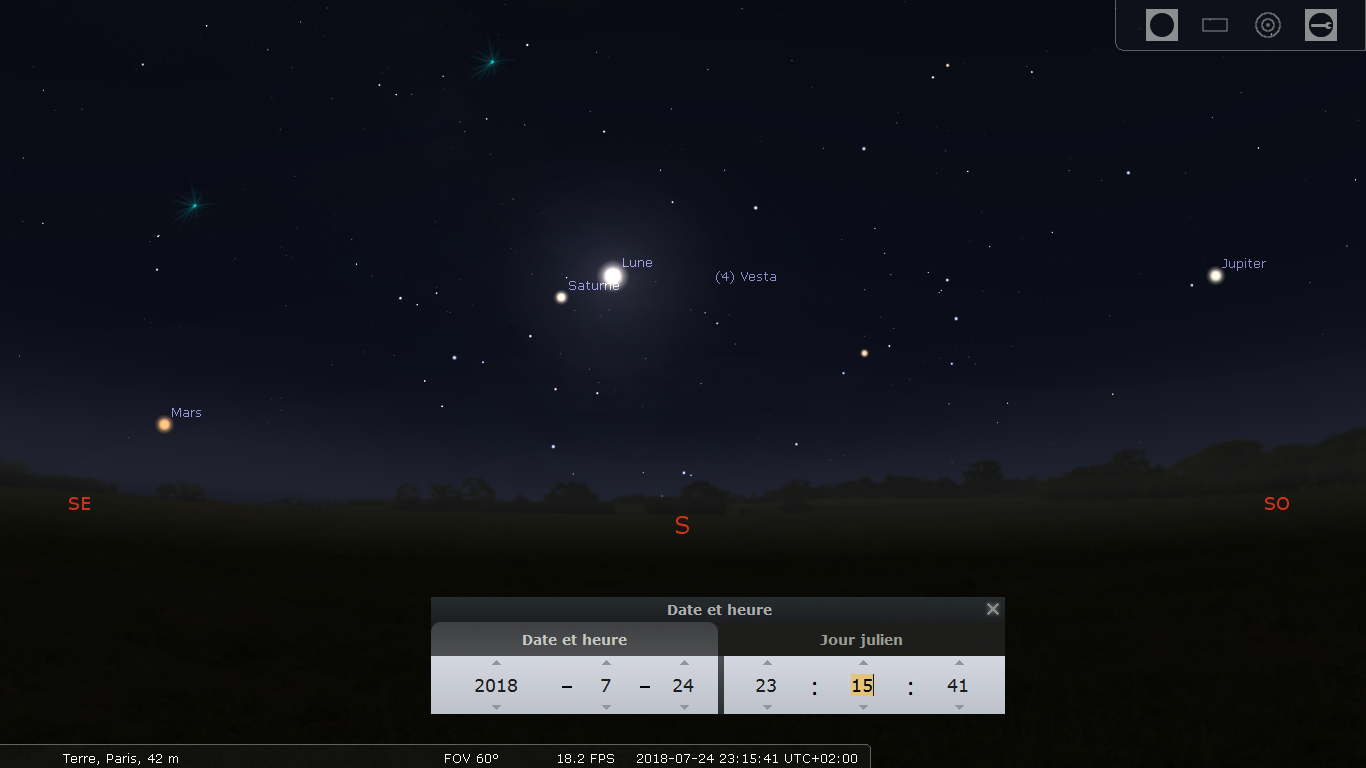Viewport: 1366px width, 768px height.
Task: Decrease the hour with its down arrow
Action: 767,707
